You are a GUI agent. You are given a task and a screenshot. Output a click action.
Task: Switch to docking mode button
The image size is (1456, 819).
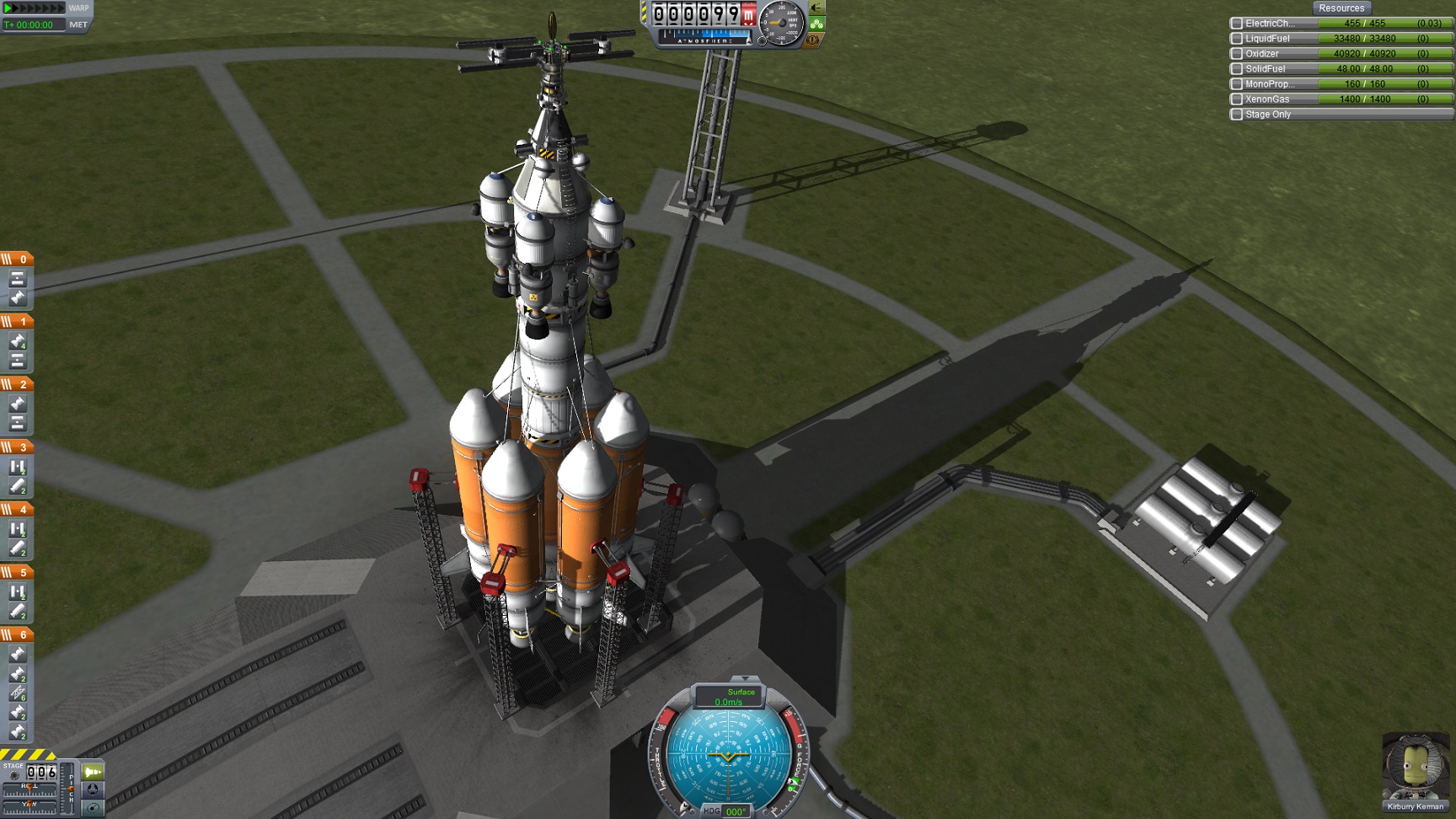(93, 790)
